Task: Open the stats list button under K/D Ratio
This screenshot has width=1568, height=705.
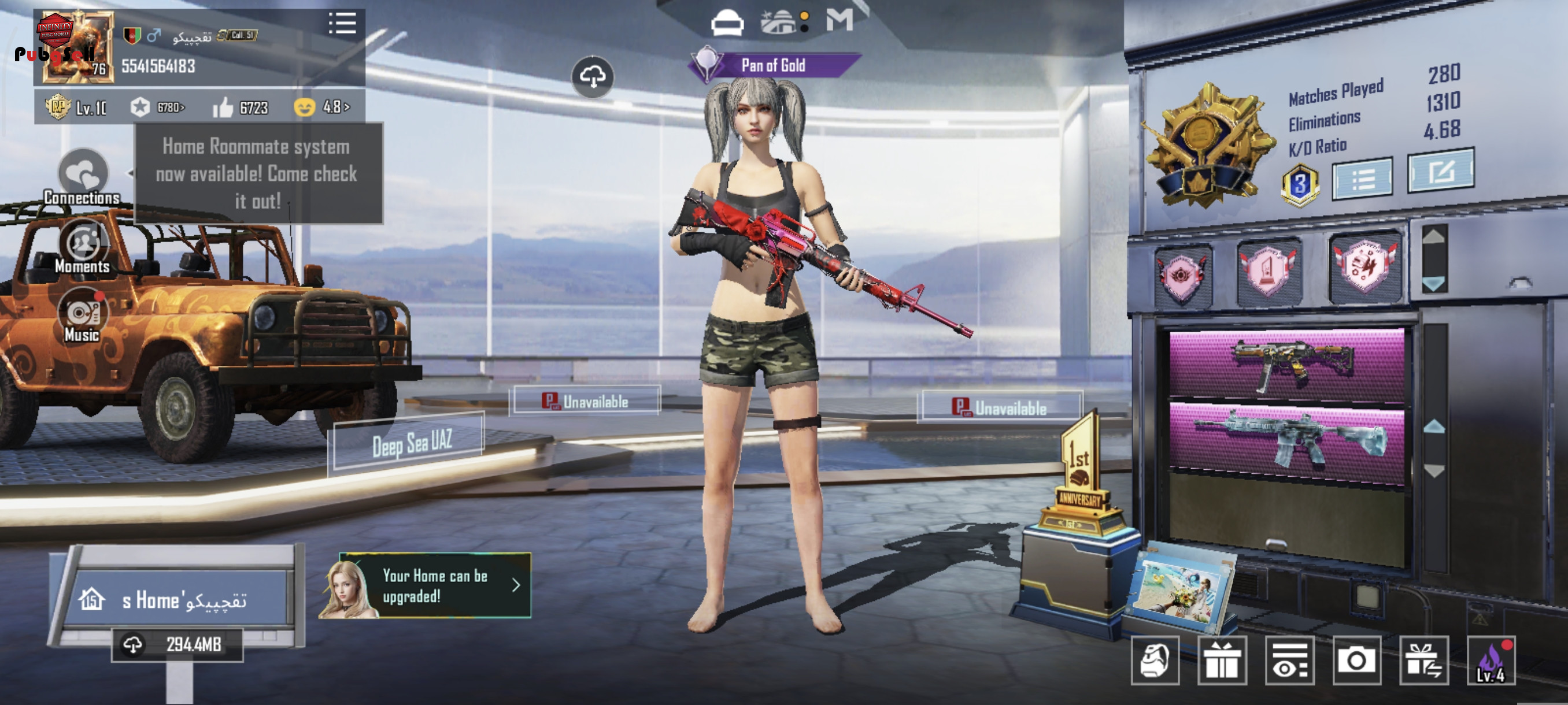Action: [1362, 179]
